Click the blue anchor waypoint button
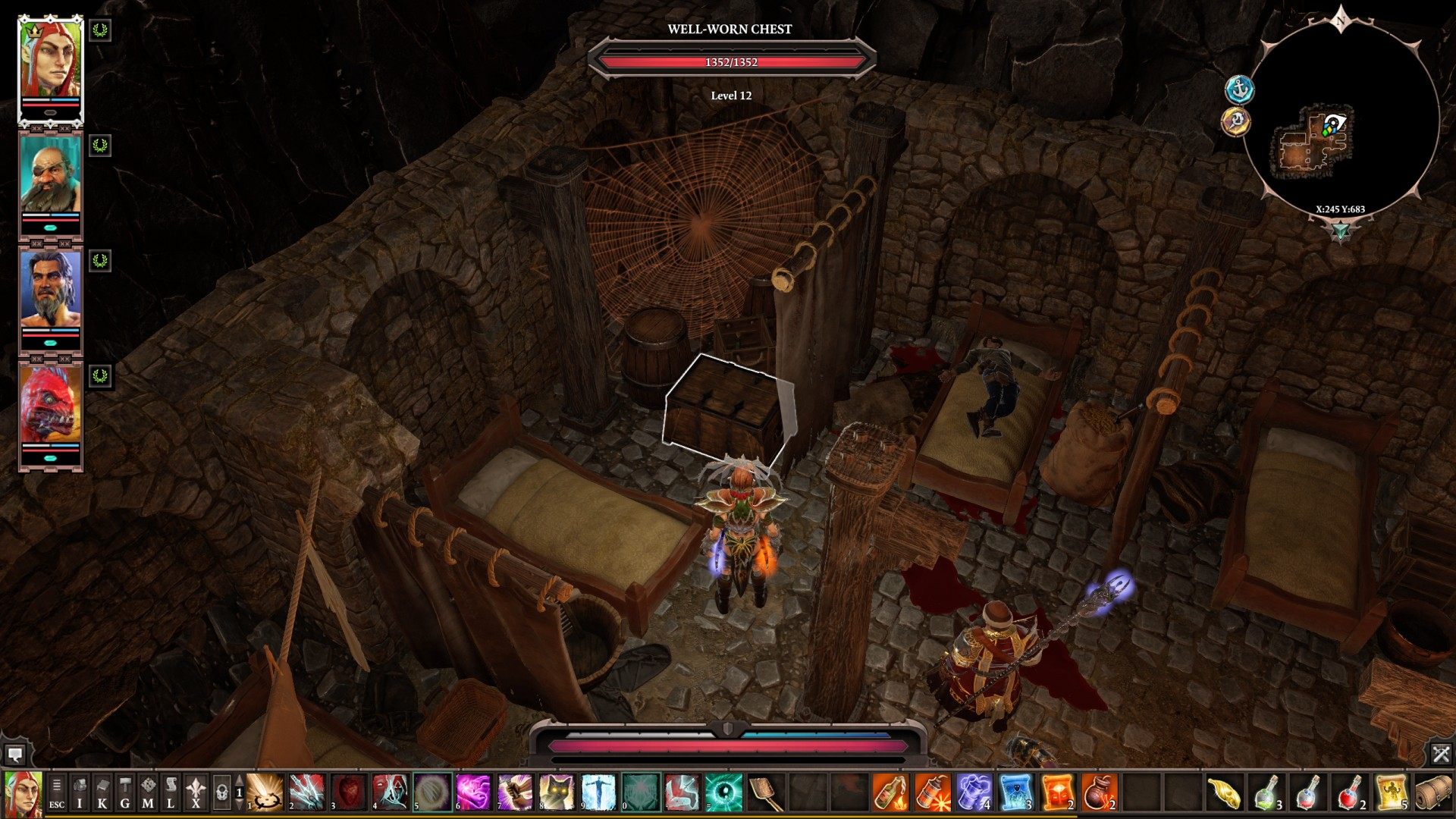This screenshot has width=1456, height=819. (1240, 89)
